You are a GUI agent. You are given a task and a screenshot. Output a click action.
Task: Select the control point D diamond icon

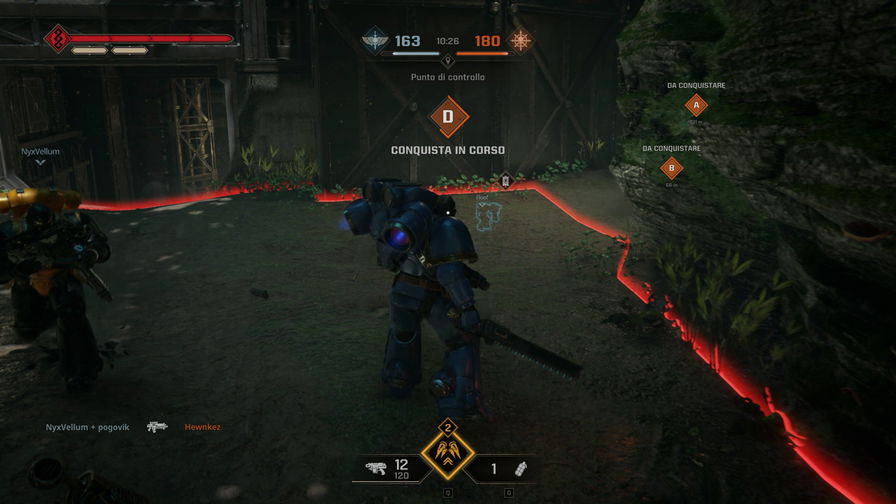coord(448,117)
